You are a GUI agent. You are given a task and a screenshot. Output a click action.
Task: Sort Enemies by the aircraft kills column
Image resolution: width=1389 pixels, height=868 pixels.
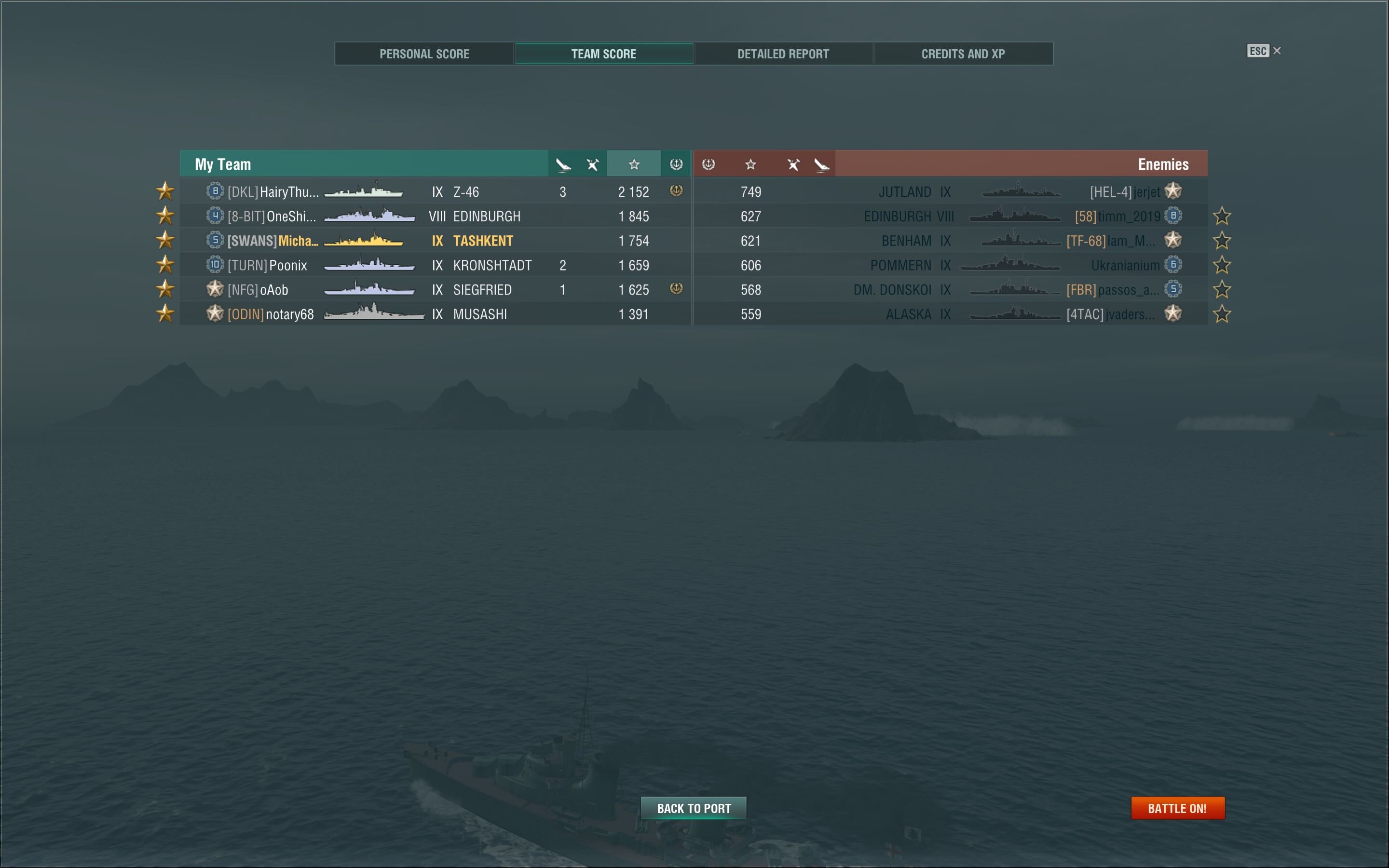point(821,165)
